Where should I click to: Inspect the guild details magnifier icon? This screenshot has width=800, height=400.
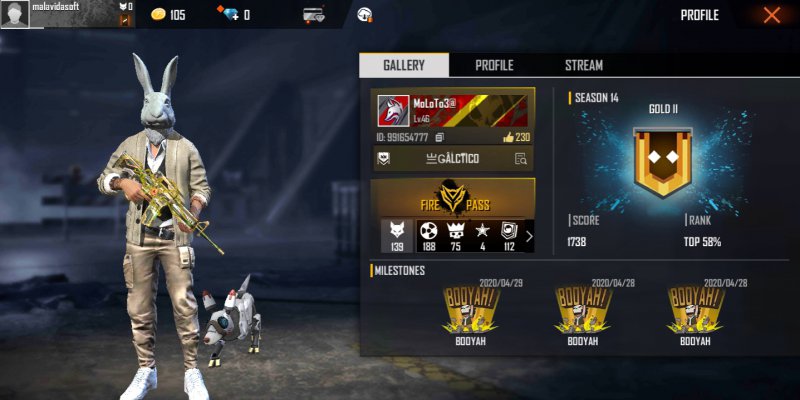coord(520,159)
